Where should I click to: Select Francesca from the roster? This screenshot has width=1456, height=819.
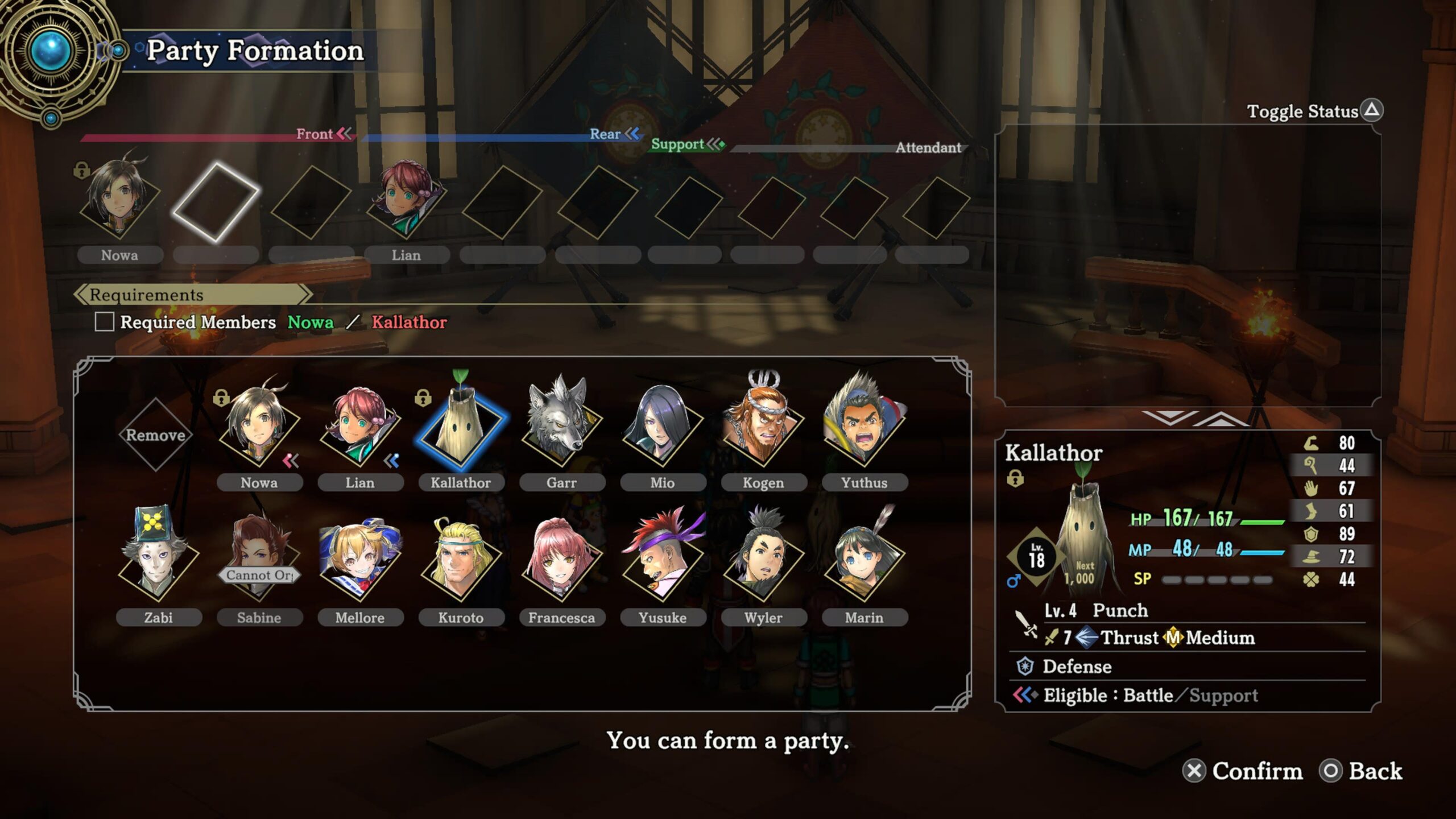(x=561, y=560)
